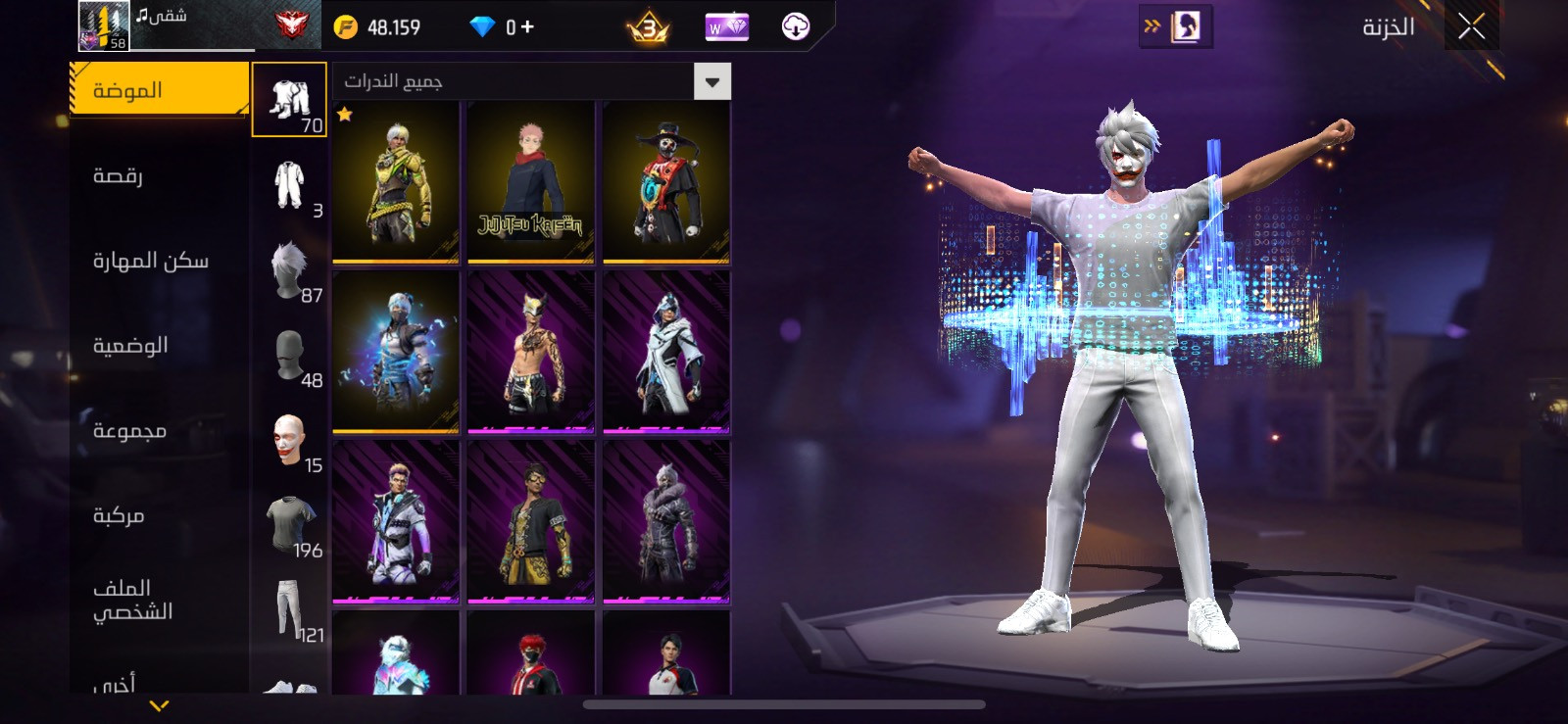Select the yellow armored starred bundle
1568x724 pixels.
[x=396, y=182]
